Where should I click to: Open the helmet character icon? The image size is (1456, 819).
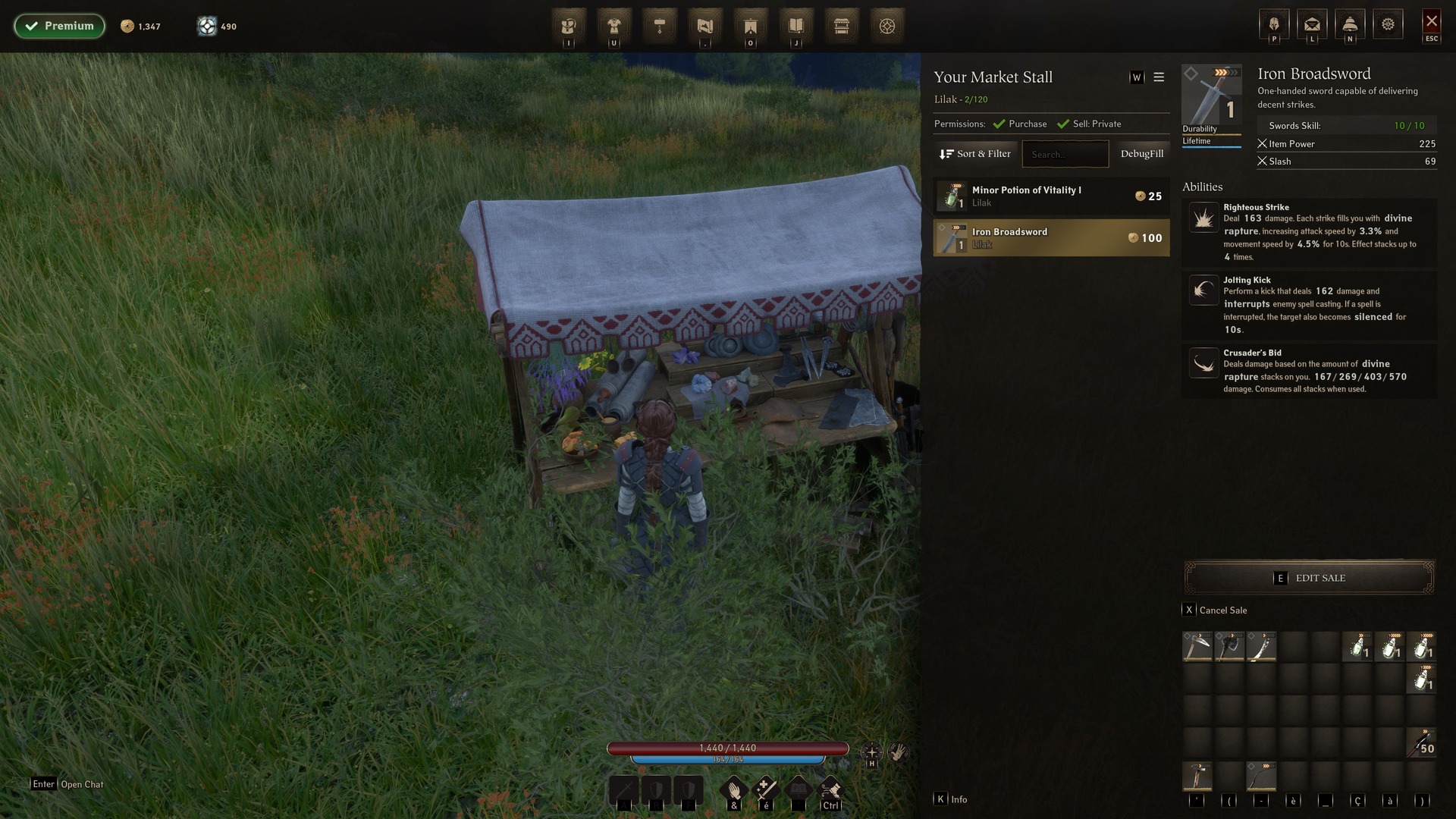(x=1274, y=25)
